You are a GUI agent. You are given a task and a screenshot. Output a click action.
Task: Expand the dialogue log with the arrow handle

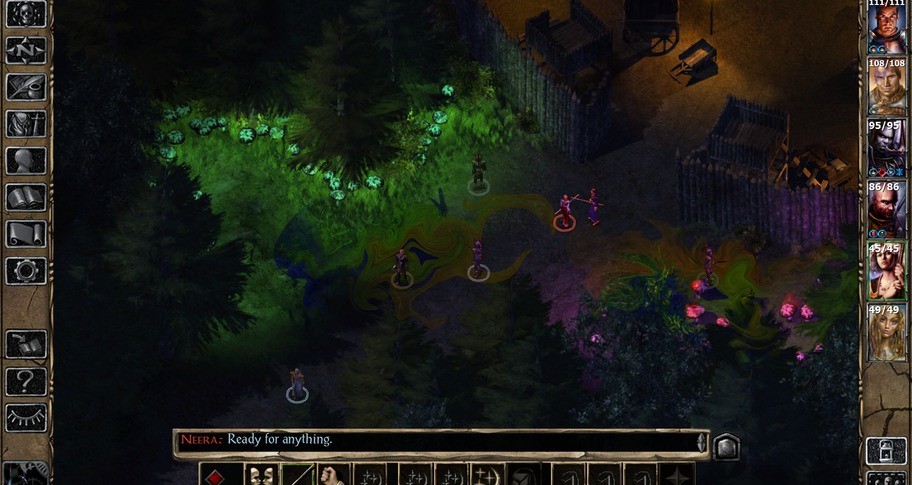click(702, 441)
